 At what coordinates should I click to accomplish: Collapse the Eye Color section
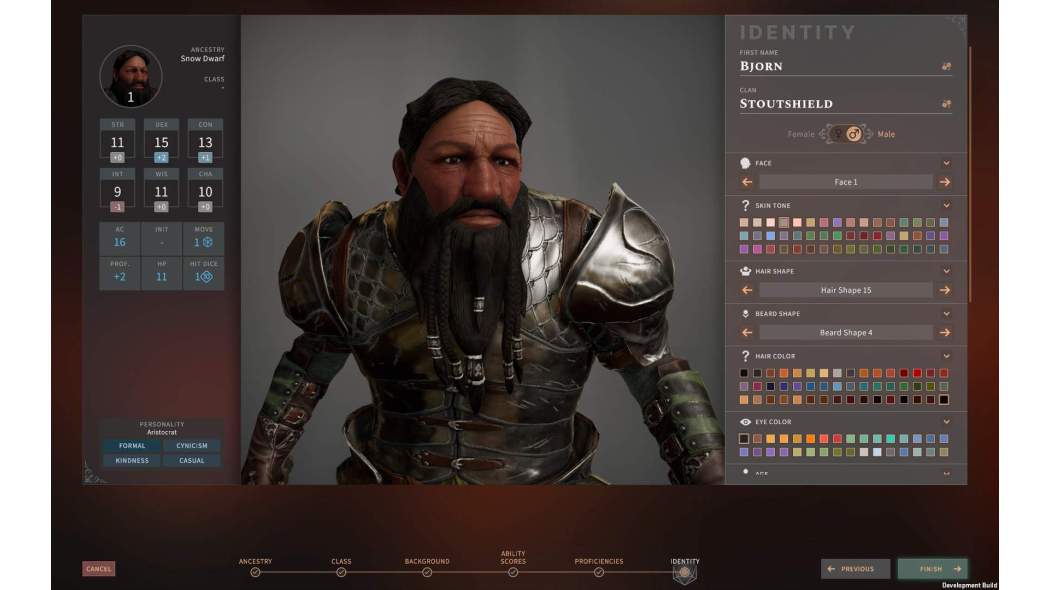coord(946,422)
